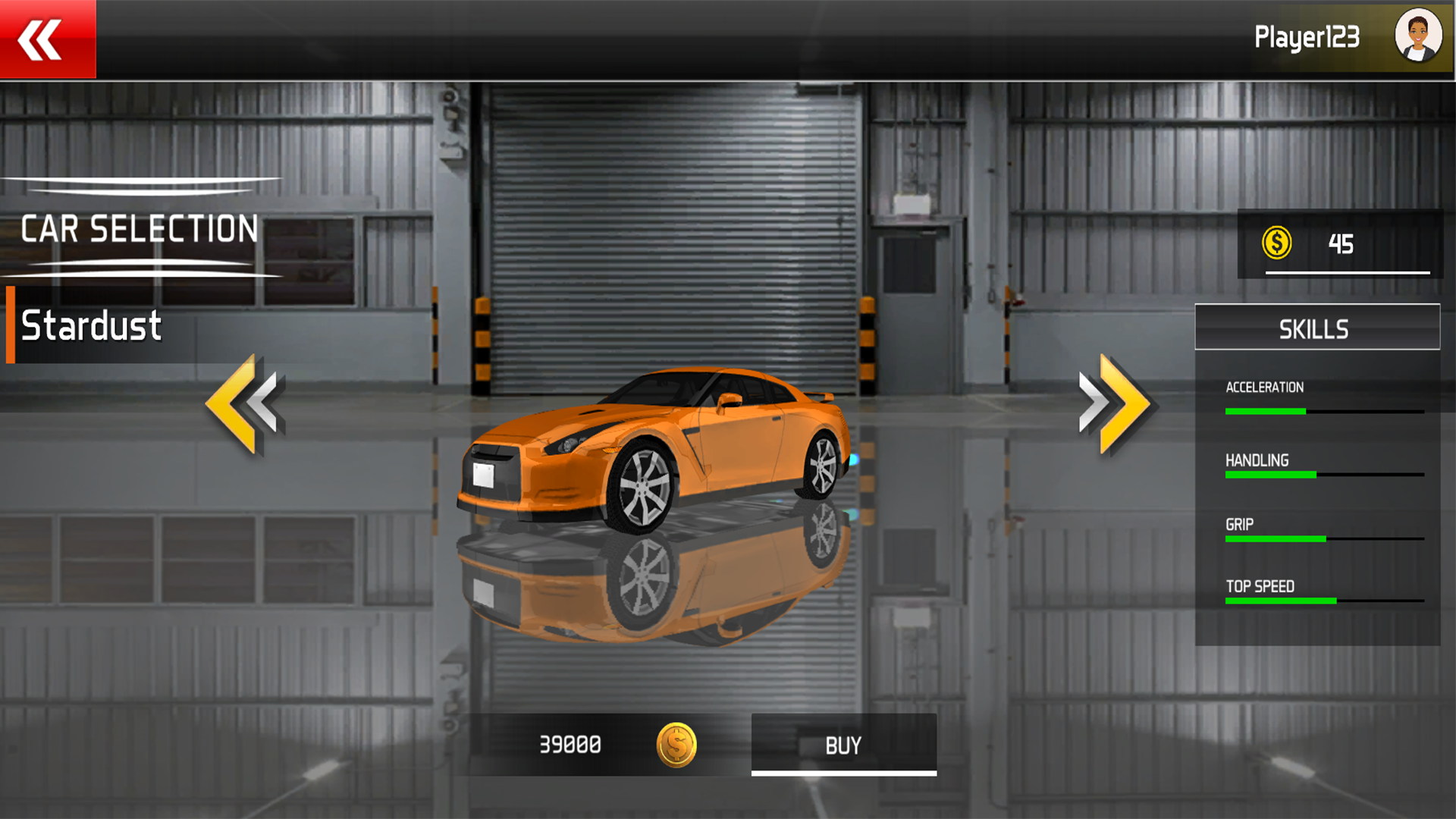
Task: Click the Player123 name label
Action: click(x=1307, y=36)
